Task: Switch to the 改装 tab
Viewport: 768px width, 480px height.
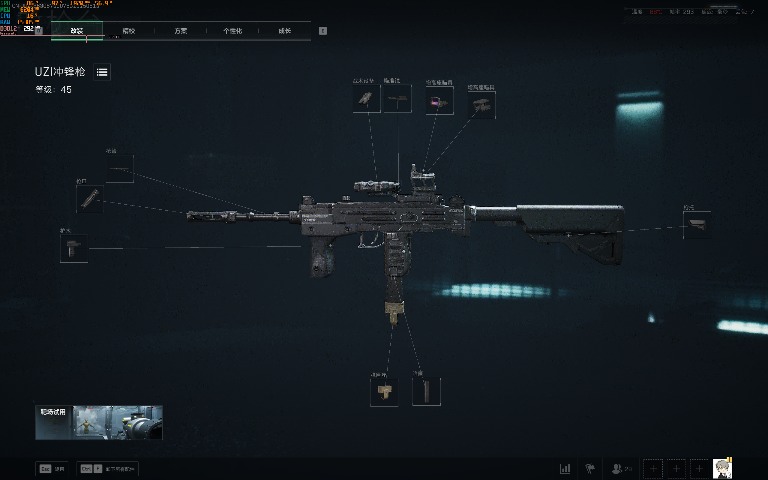Action: click(x=76, y=31)
